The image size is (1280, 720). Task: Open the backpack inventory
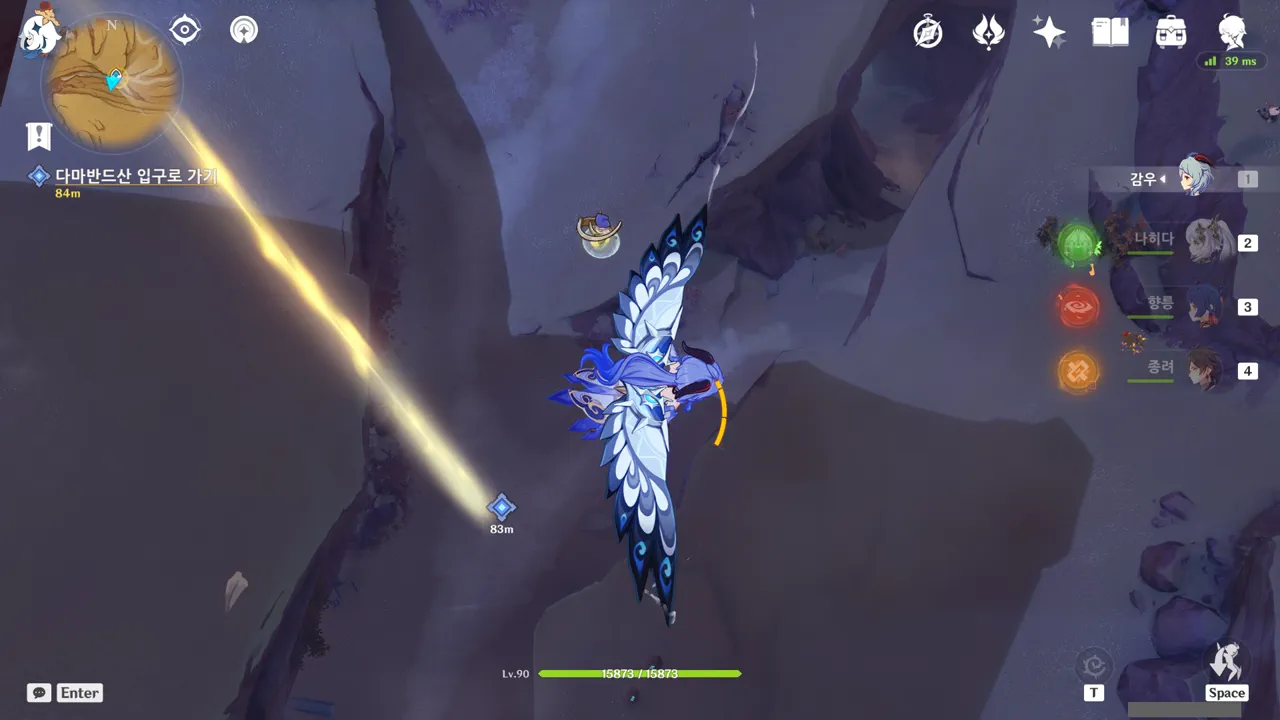[x=1171, y=32]
